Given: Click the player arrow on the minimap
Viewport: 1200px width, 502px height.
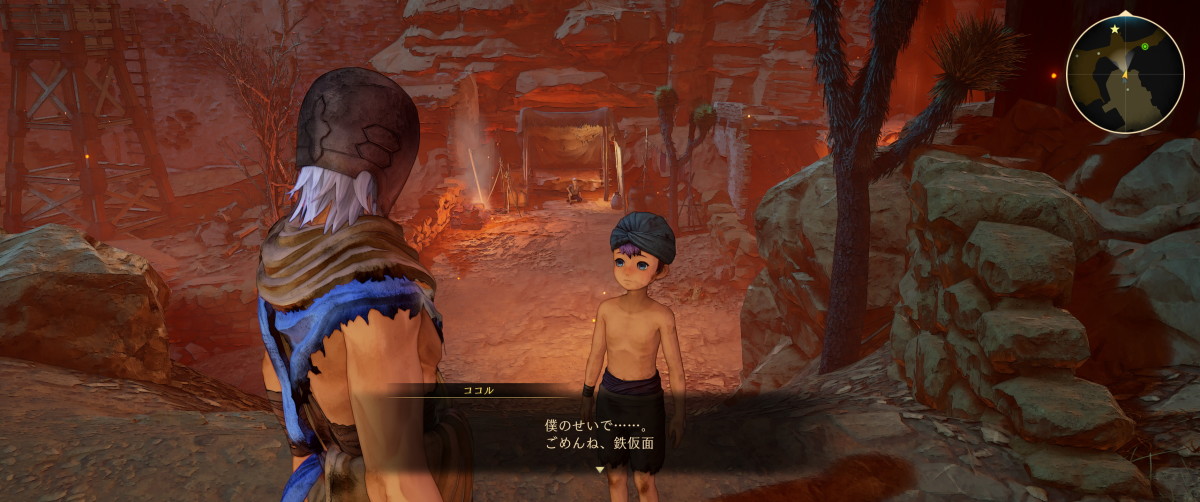Looking at the screenshot, I should pos(1125,73).
